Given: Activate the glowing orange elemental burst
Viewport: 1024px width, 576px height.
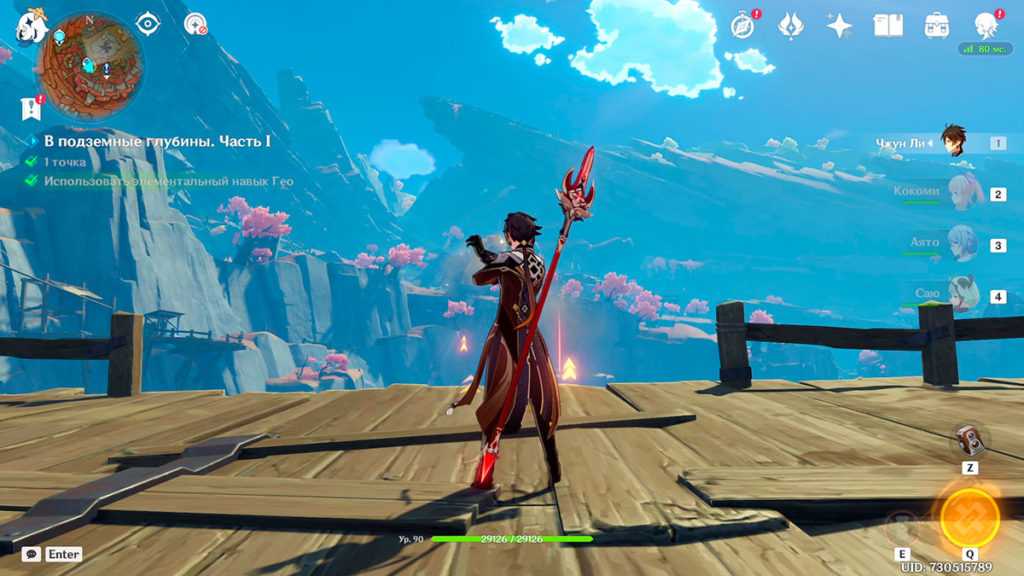Looking at the screenshot, I should click(969, 516).
